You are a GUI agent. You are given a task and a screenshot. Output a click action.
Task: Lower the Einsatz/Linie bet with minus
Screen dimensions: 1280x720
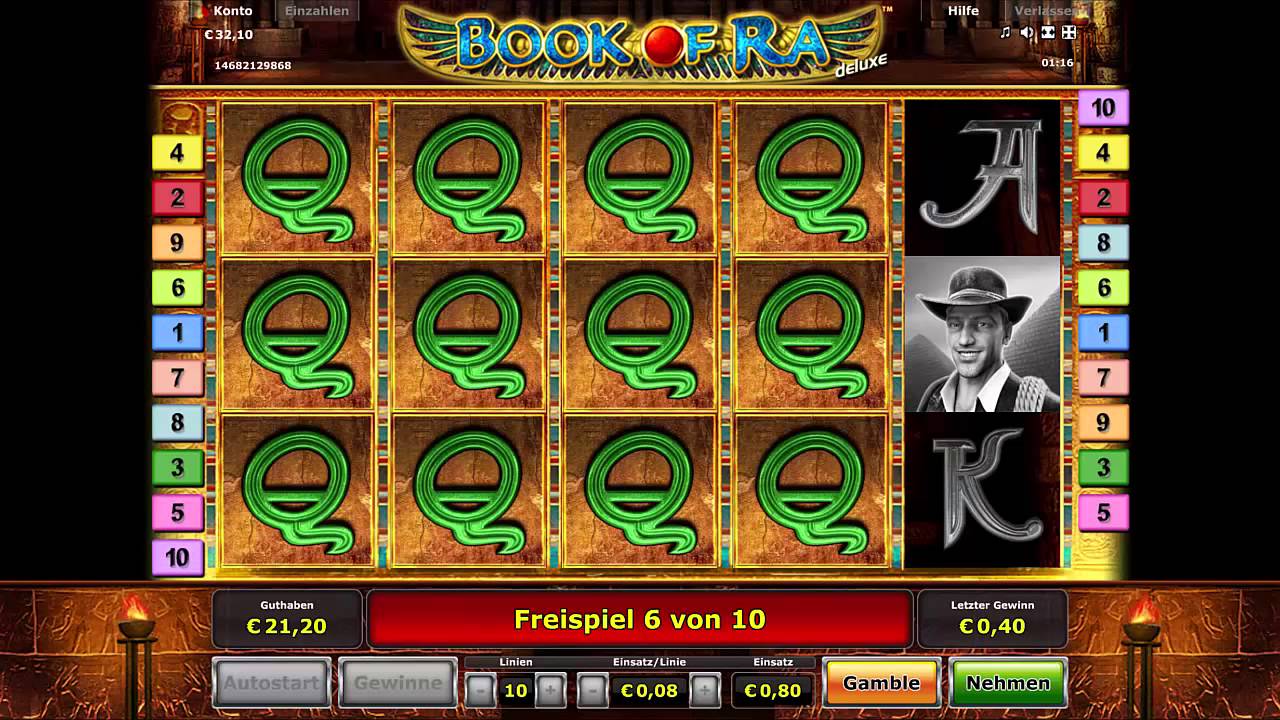tap(592, 690)
